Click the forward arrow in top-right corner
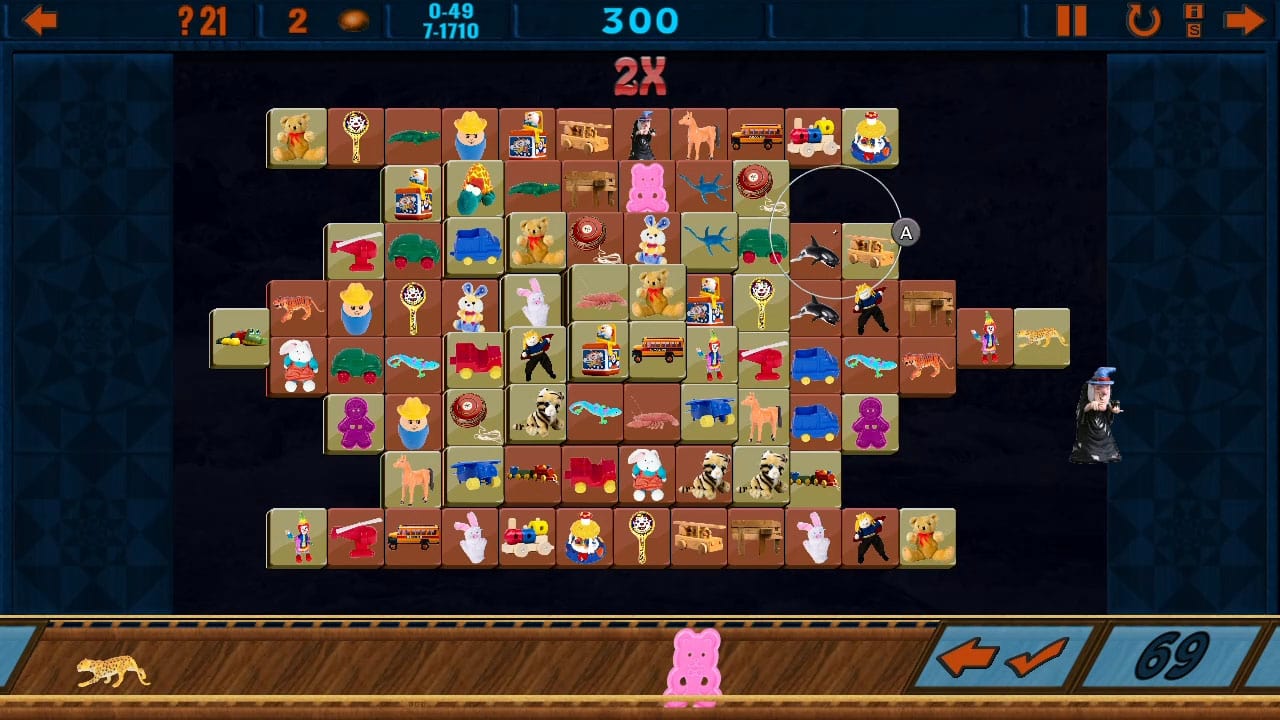Image resolution: width=1280 pixels, height=720 pixels. tap(1244, 20)
